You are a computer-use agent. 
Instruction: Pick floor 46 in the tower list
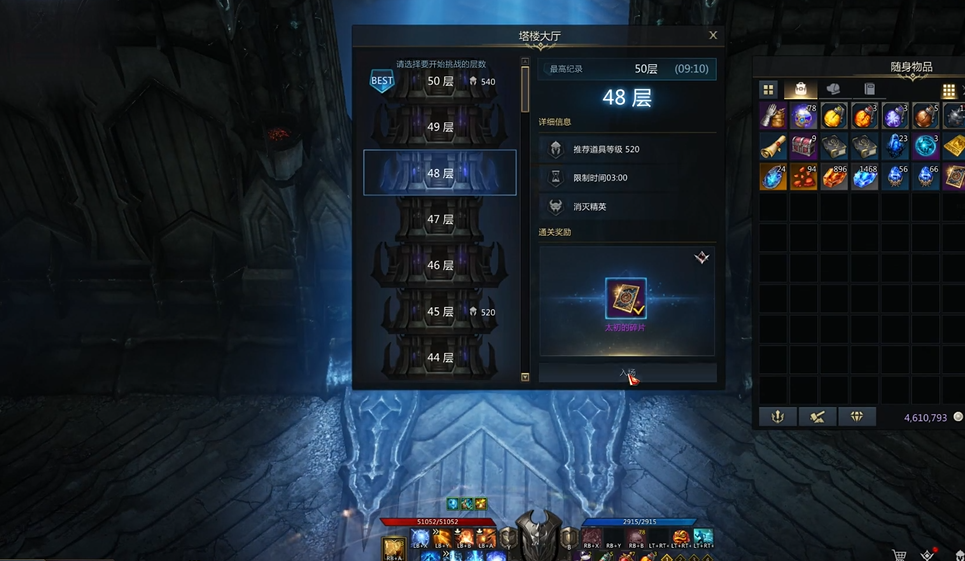pyautogui.click(x=440, y=265)
